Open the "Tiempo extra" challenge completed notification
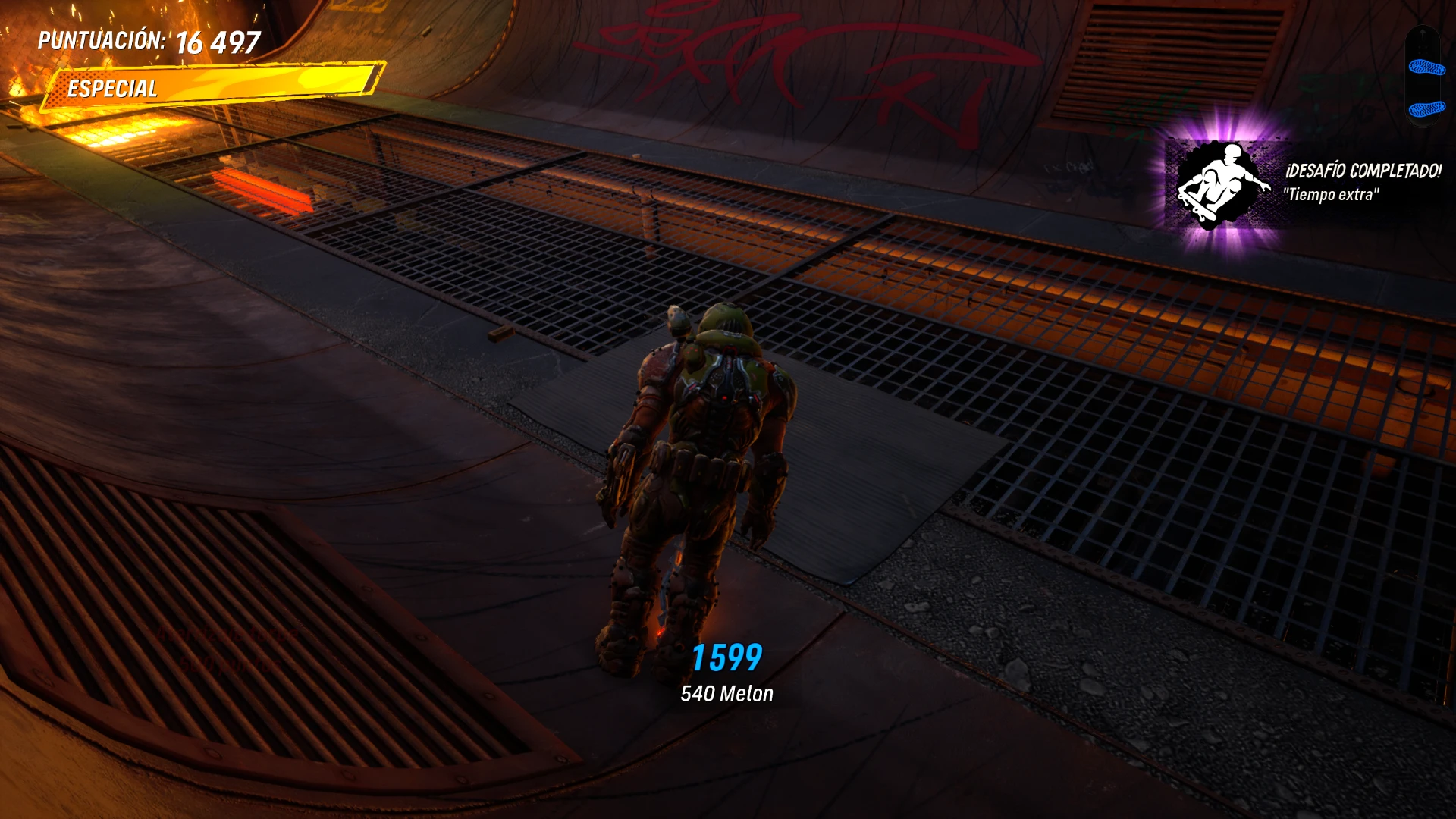Screen dimensions: 1456x819 1306,183
